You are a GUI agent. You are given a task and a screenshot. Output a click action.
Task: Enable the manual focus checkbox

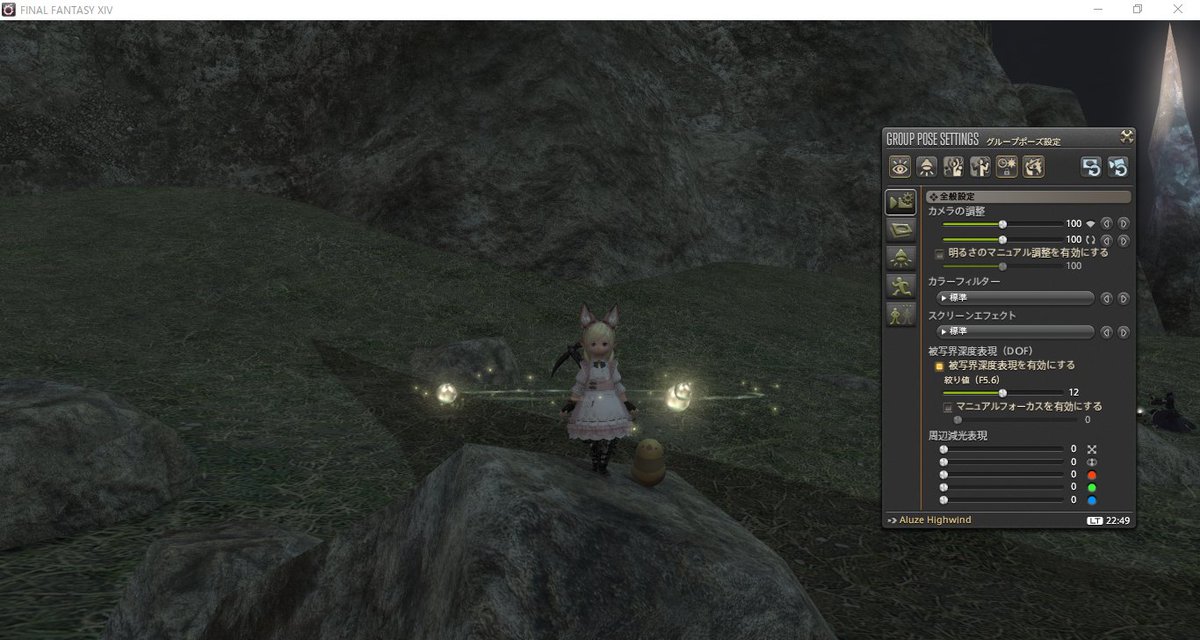[x=948, y=407]
